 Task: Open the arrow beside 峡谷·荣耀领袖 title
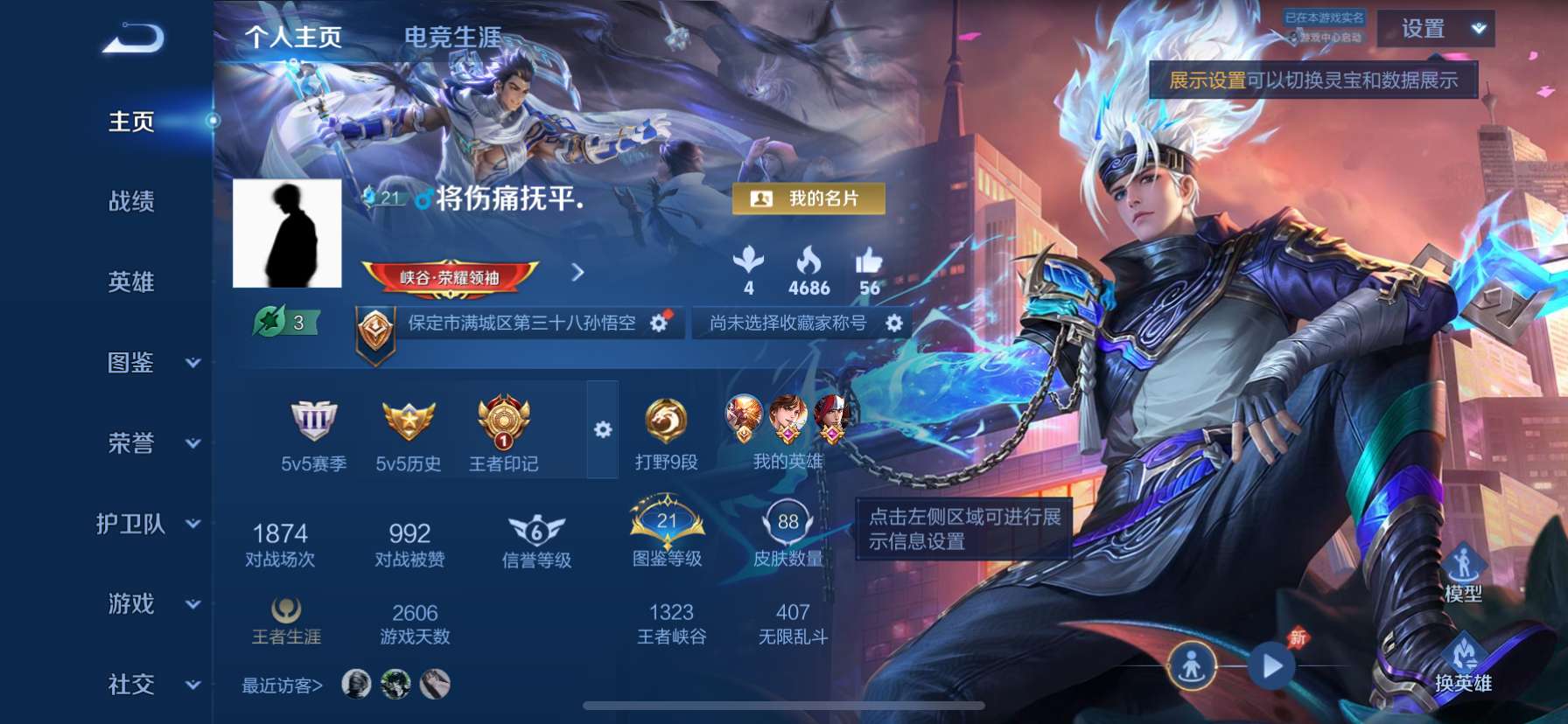coord(577,272)
